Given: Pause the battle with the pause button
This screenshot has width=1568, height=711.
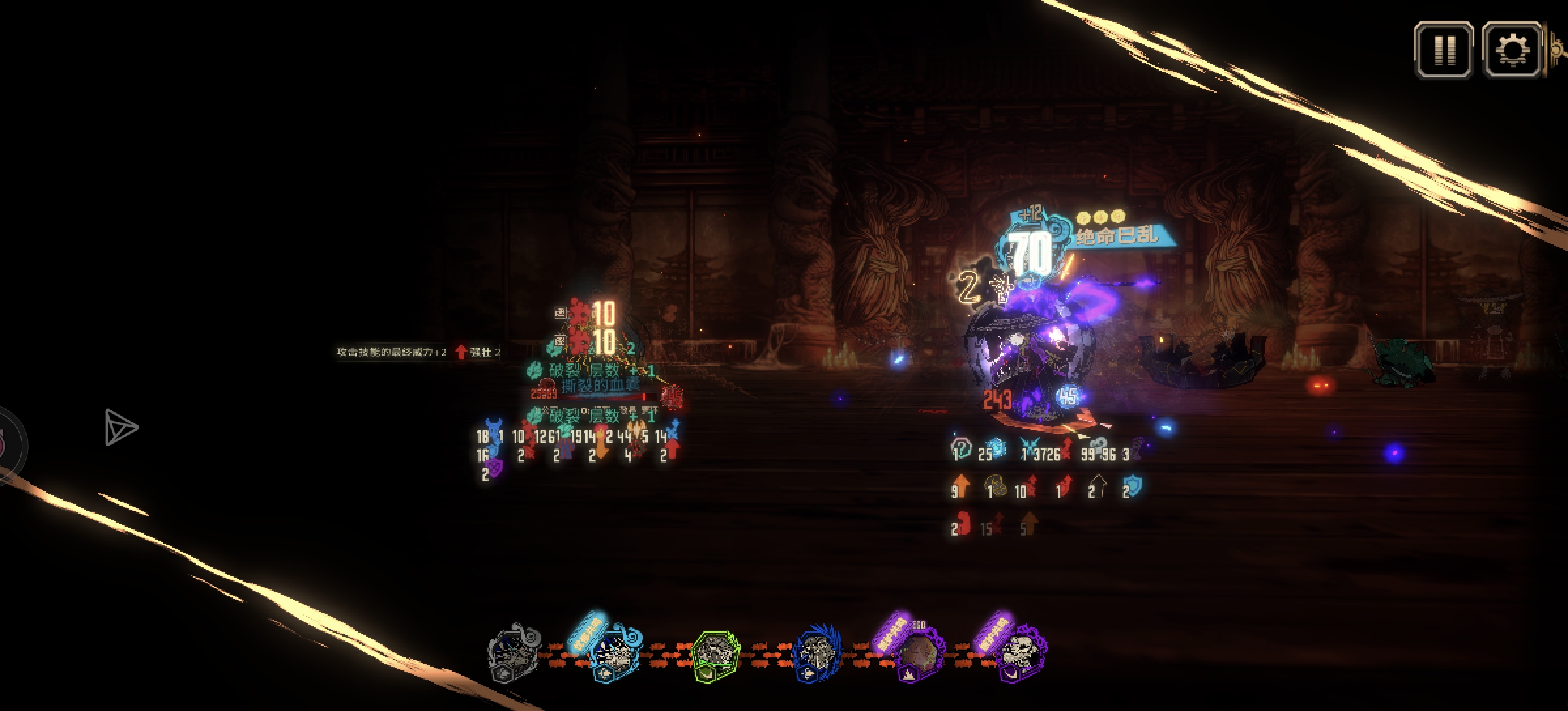Looking at the screenshot, I should click(x=1443, y=50).
